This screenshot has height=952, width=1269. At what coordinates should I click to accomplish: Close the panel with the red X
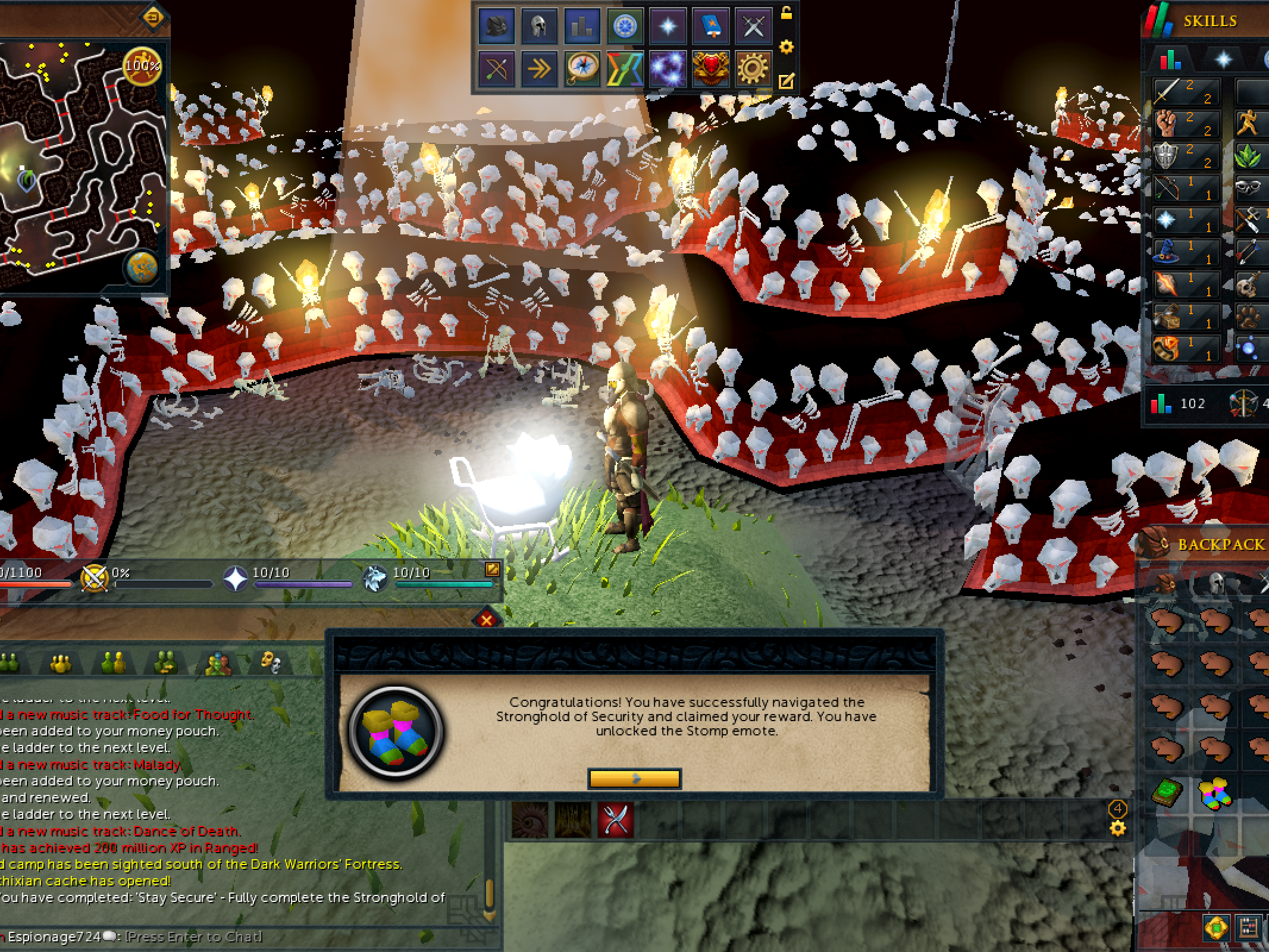(487, 620)
